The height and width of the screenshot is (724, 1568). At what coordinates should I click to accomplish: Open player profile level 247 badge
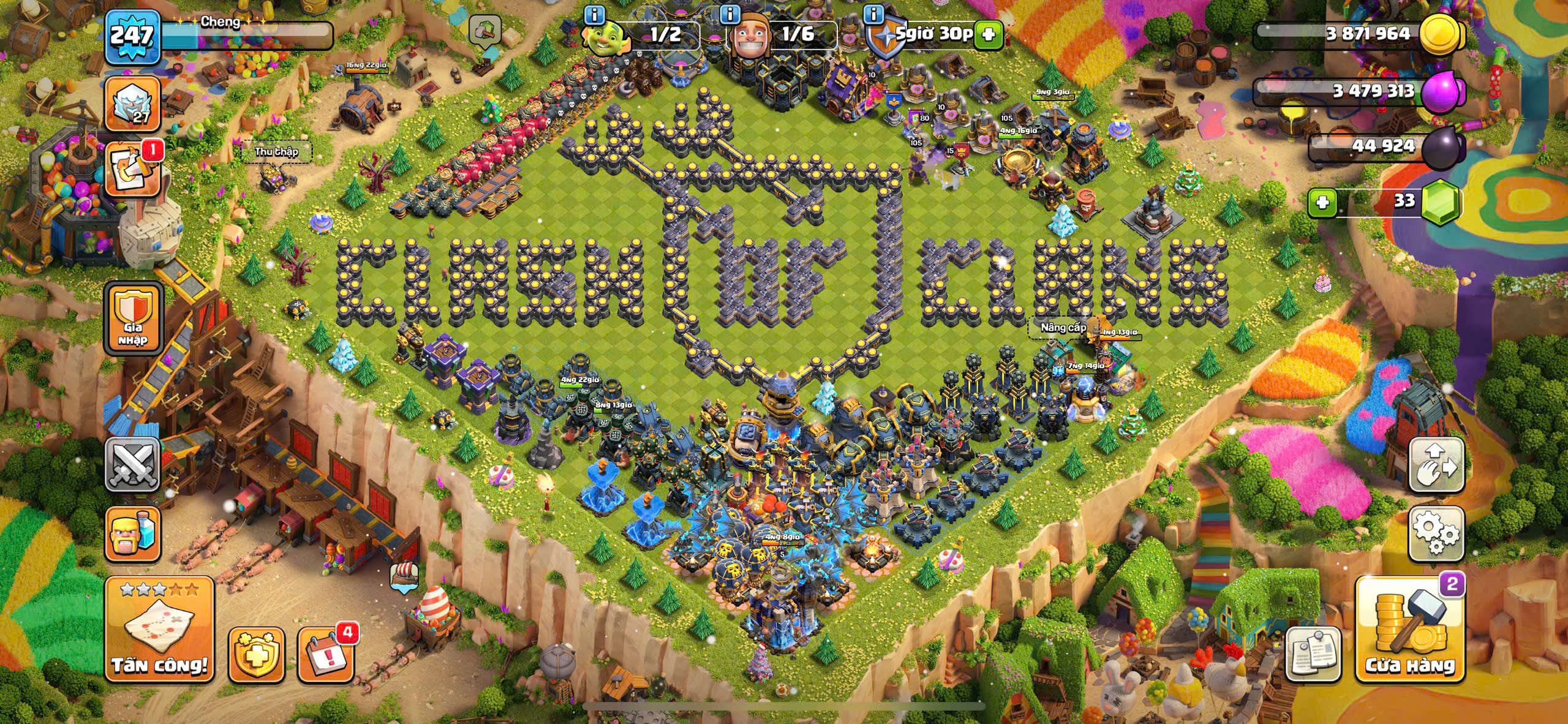point(132,37)
